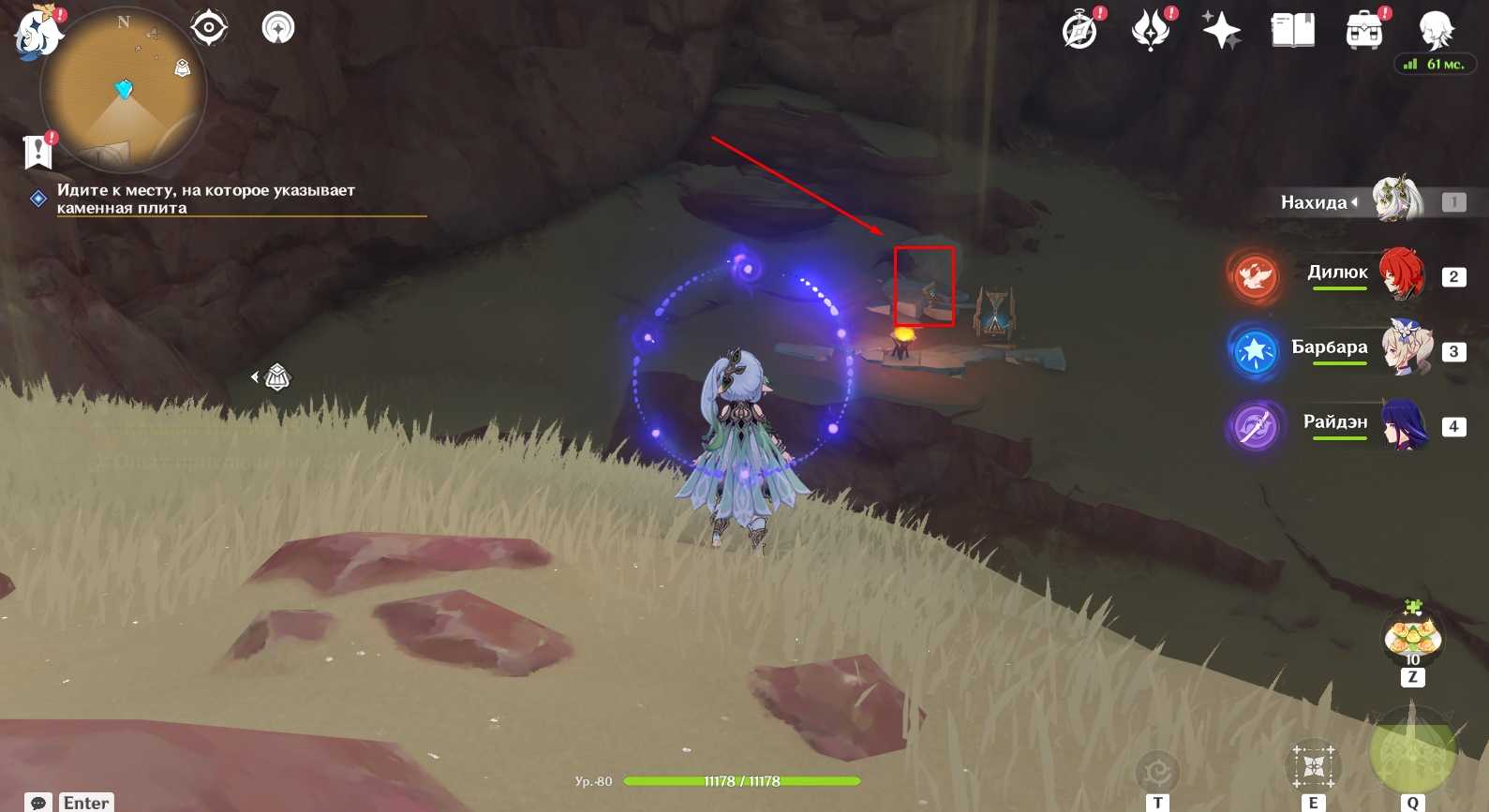Activate the green elemental burst icon
This screenshot has width=1489, height=812.
tap(1412, 750)
